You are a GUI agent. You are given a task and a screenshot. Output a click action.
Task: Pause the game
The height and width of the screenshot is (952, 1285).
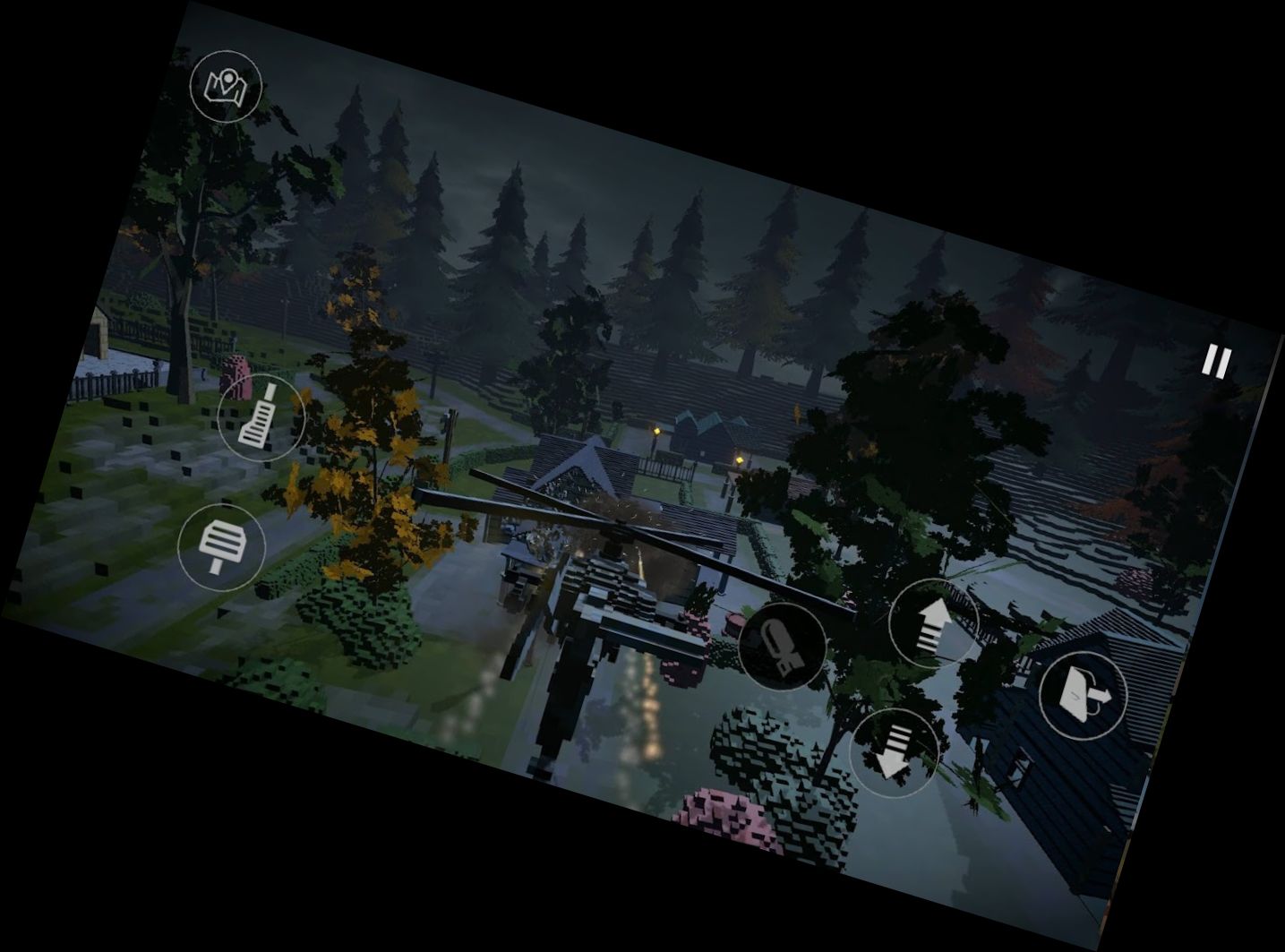click(1216, 362)
